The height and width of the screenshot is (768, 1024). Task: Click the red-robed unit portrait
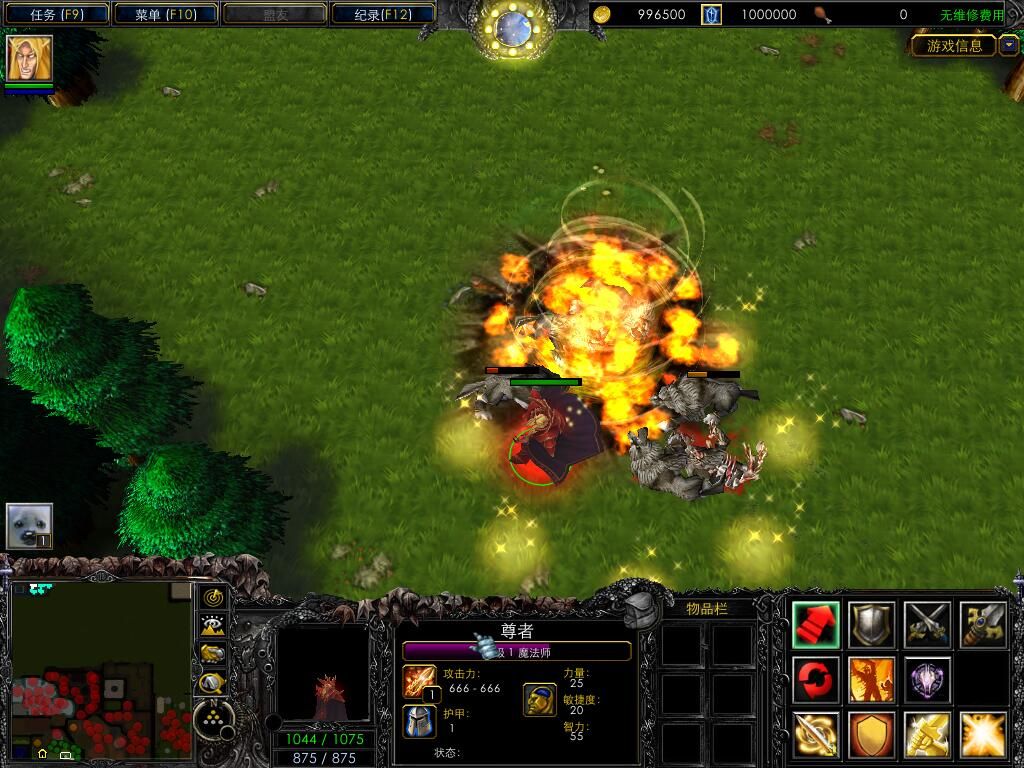point(322,675)
